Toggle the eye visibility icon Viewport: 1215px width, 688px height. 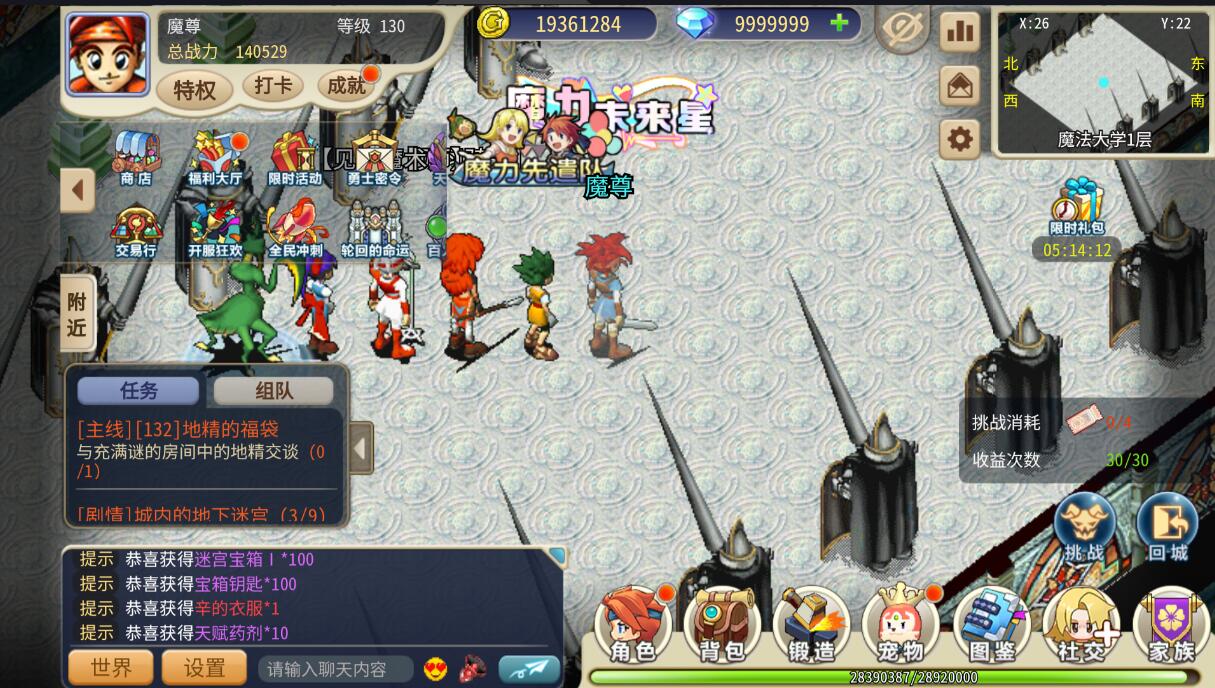click(x=901, y=31)
